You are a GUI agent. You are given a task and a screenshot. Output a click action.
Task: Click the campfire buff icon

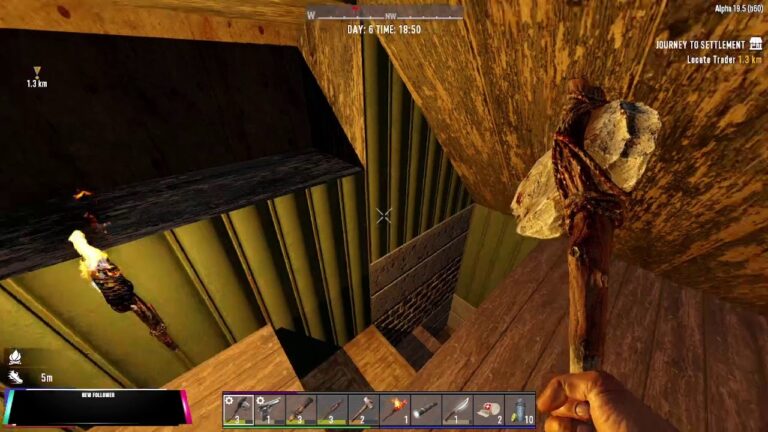[15, 356]
